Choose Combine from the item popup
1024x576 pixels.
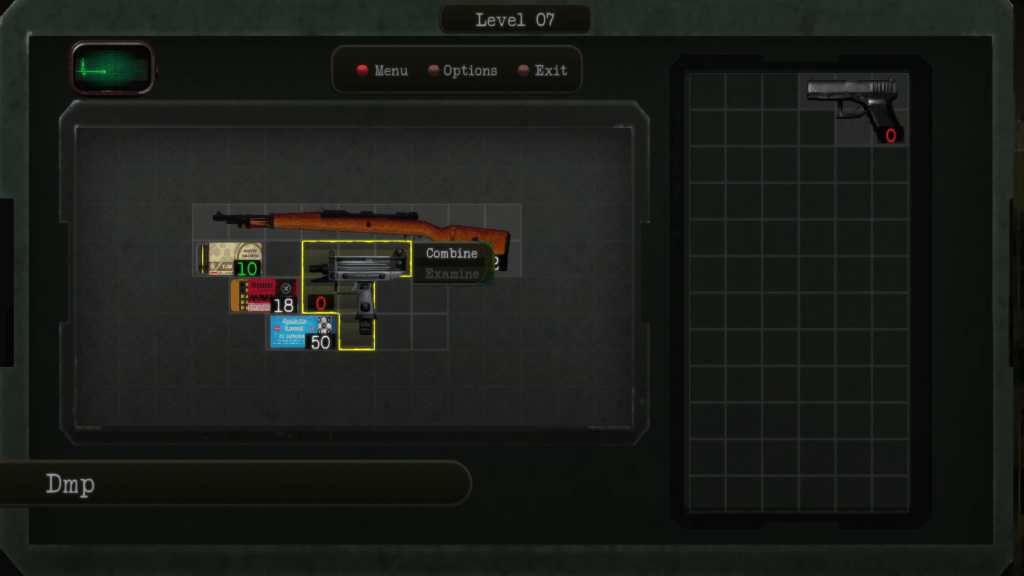tap(452, 254)
